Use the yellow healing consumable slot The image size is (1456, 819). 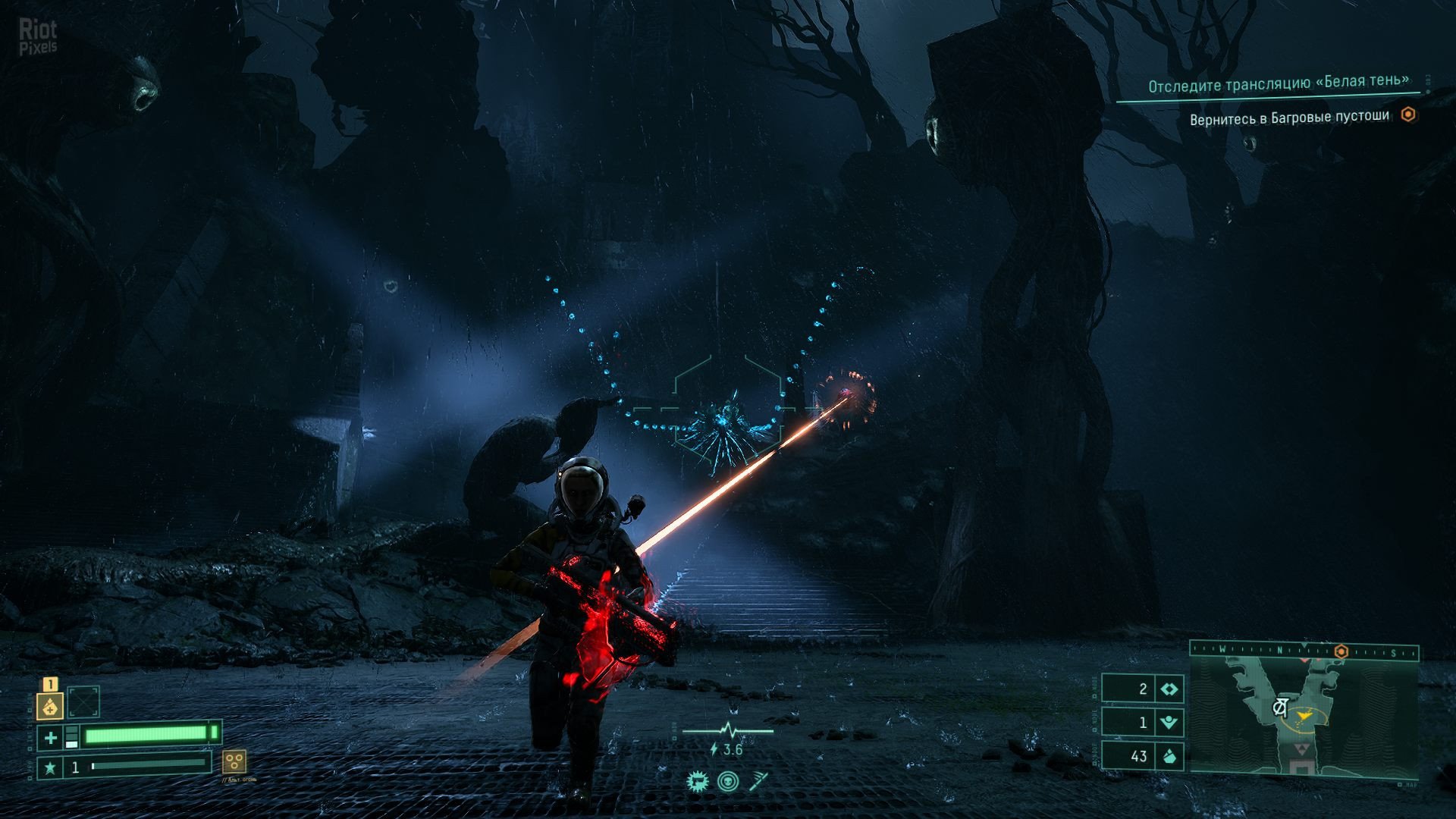pos(51,706)
